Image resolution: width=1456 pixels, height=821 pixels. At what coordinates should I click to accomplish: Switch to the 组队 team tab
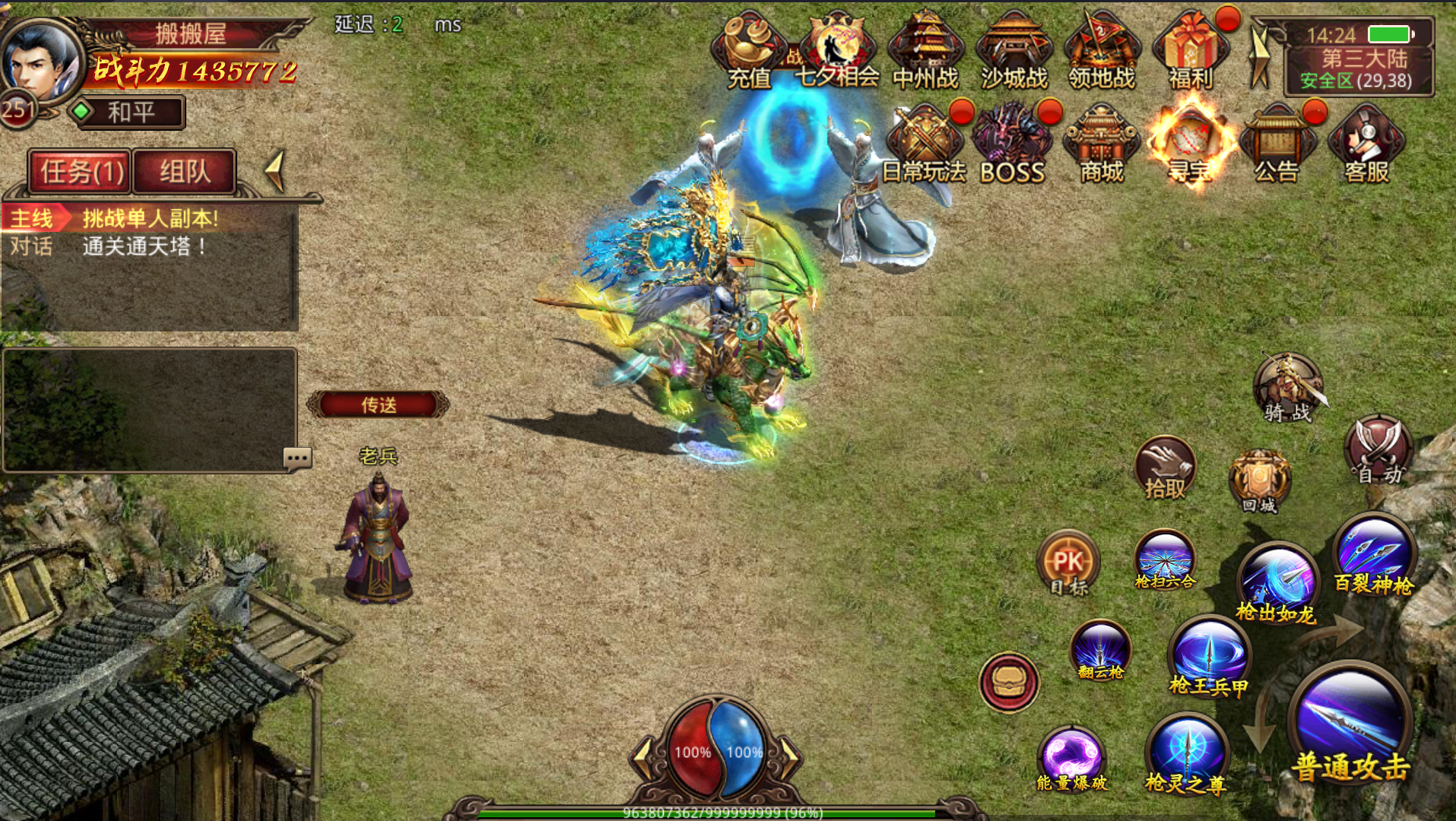pyautogui.click(x=184, y=172)
